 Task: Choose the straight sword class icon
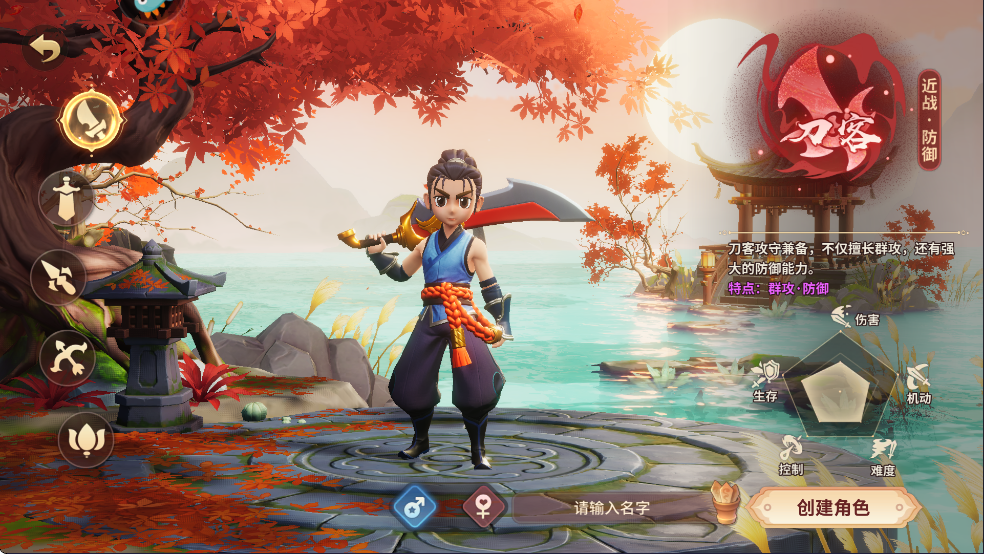click(66, 199)
